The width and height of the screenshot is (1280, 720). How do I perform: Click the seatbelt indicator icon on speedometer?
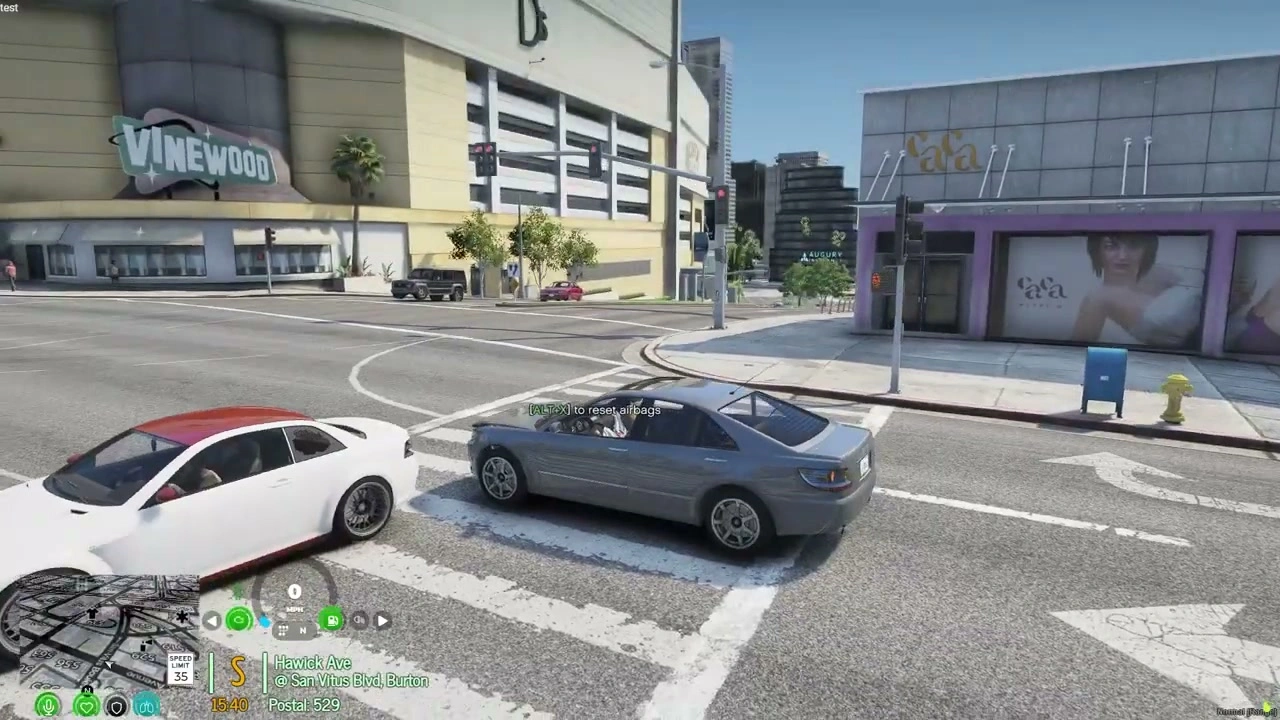click(266, 621)
